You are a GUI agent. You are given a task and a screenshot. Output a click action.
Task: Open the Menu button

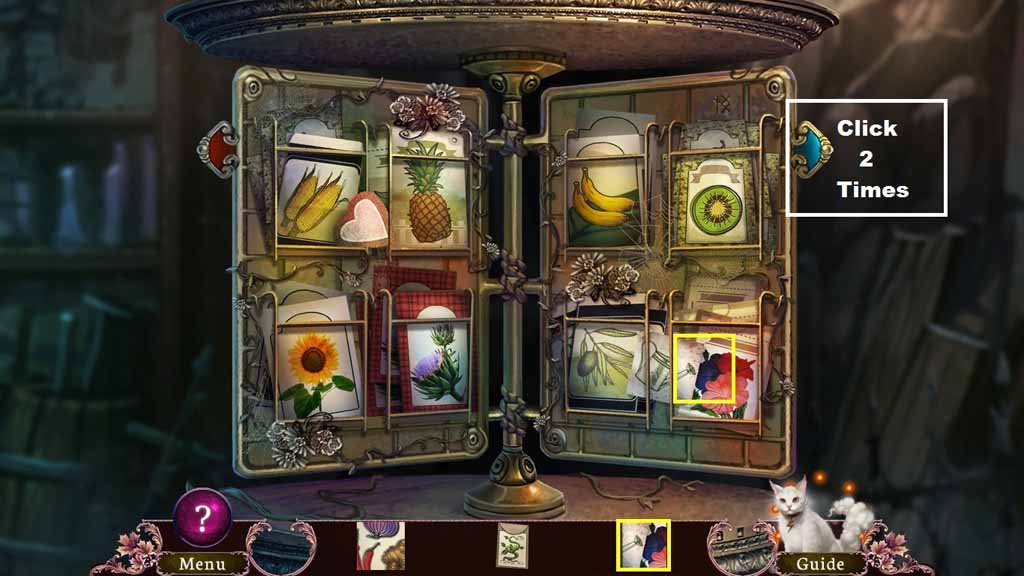coord(202,564)
